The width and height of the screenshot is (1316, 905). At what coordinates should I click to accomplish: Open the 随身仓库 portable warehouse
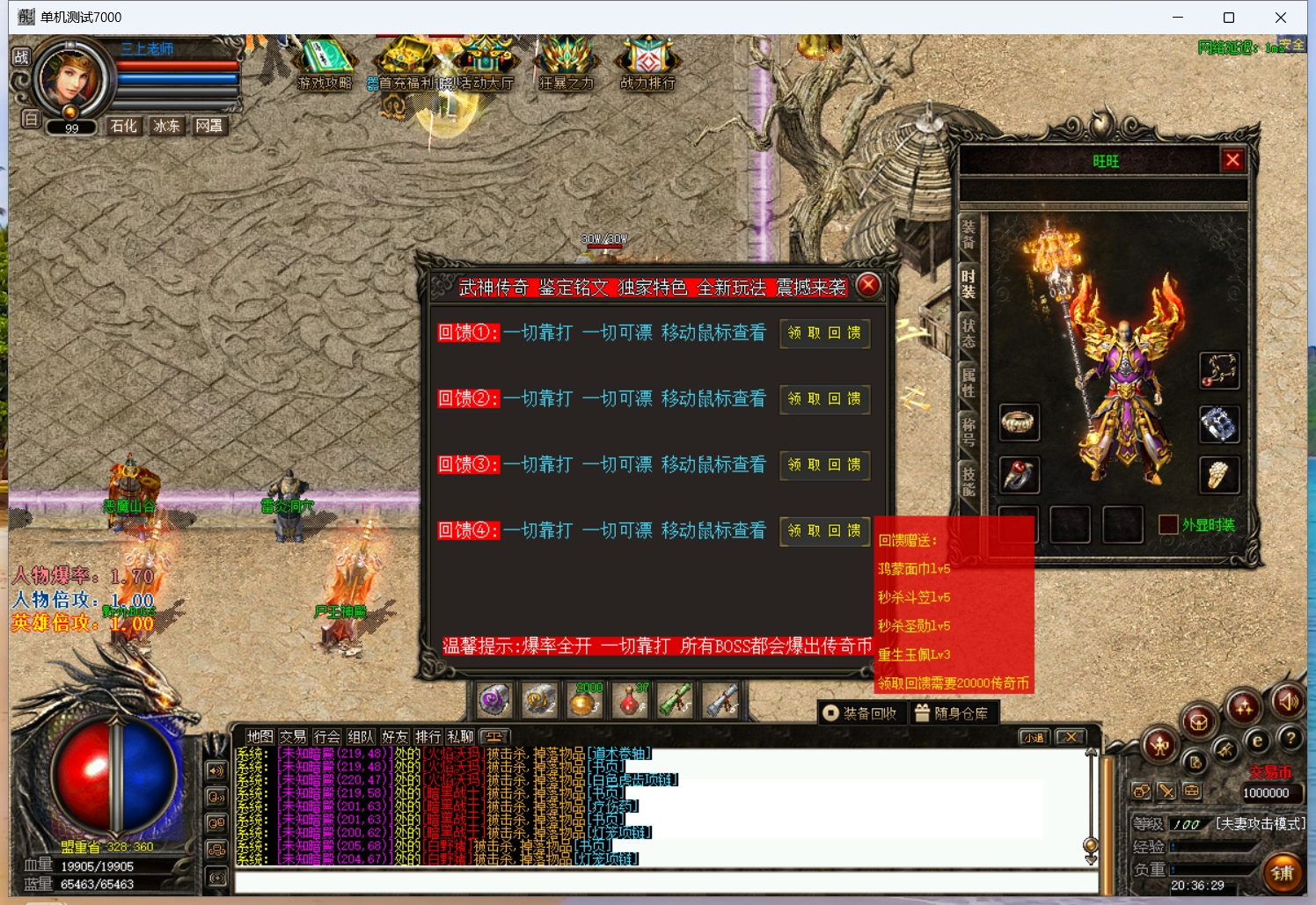click(x=952, y=713)
